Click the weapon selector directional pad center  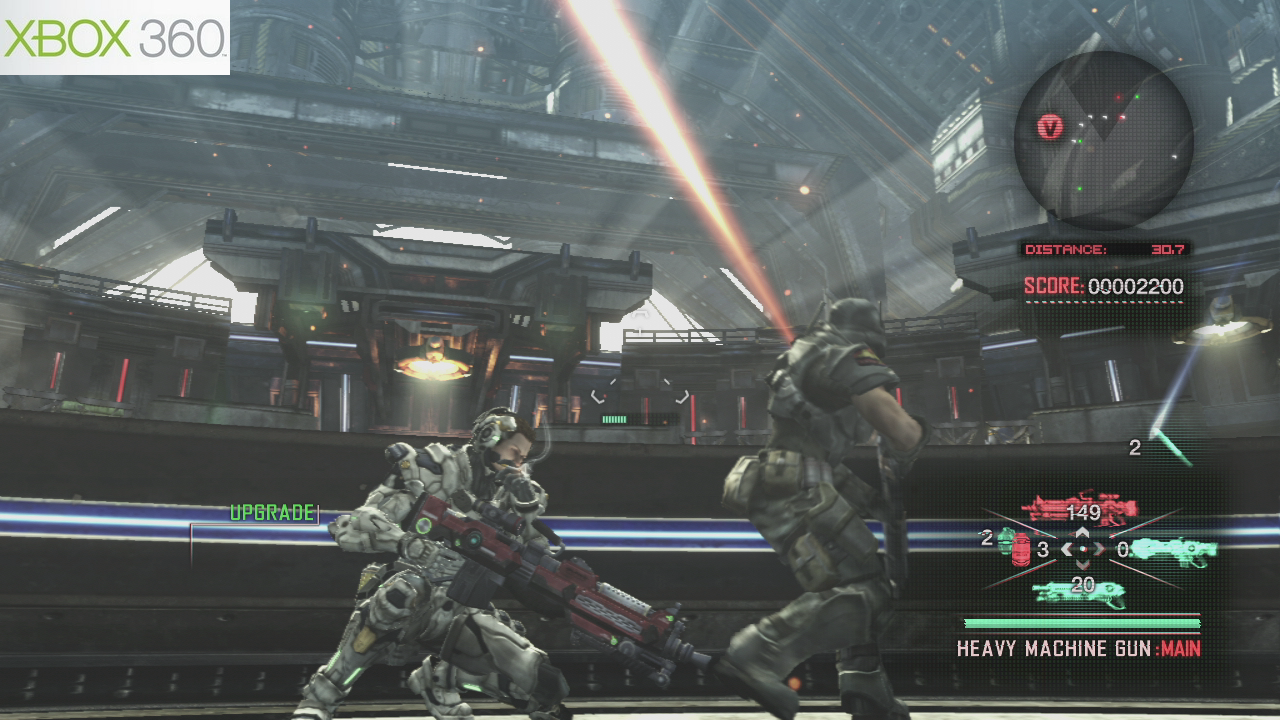pyautogui.click(x=1082, y=549)
